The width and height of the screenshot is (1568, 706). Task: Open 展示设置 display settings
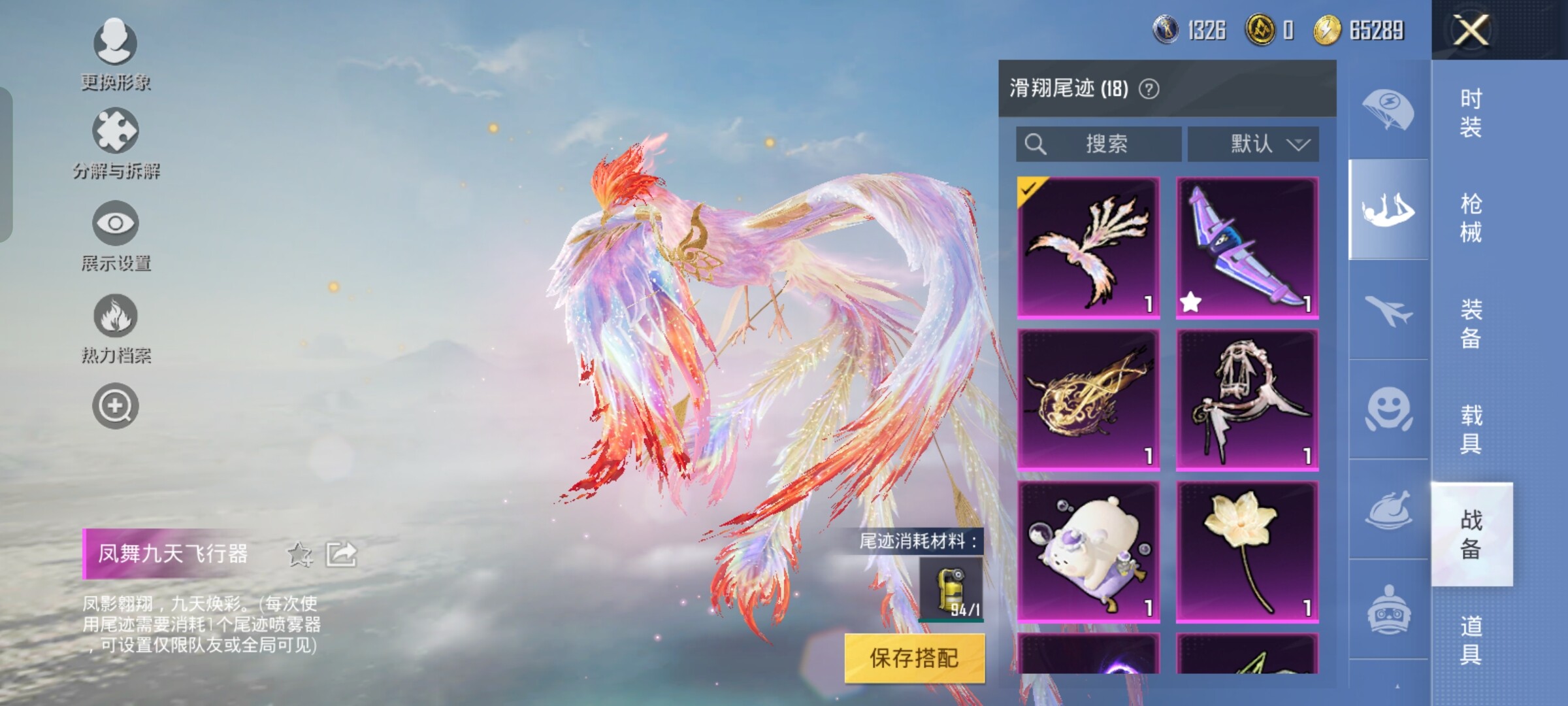[x=116, y=236]
